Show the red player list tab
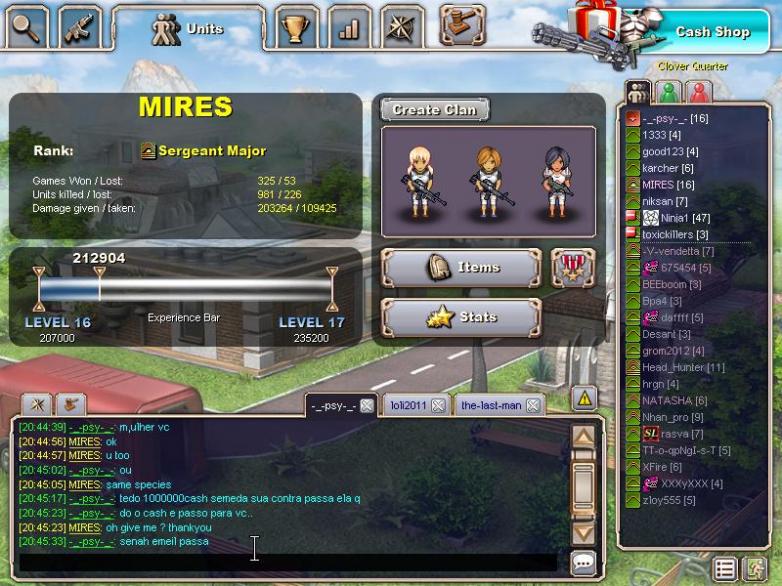 [699, 93]
